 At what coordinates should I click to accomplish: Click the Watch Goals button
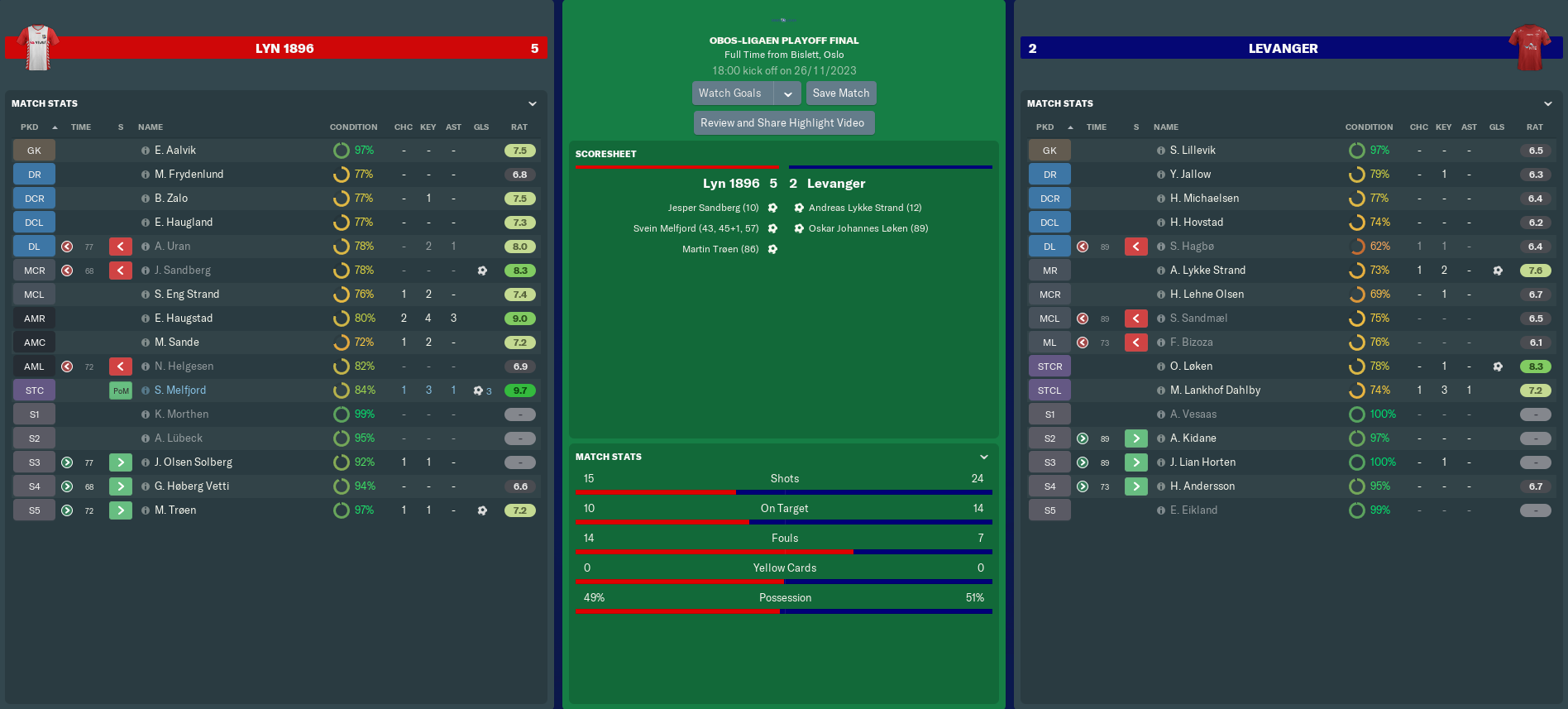(731, 93)
